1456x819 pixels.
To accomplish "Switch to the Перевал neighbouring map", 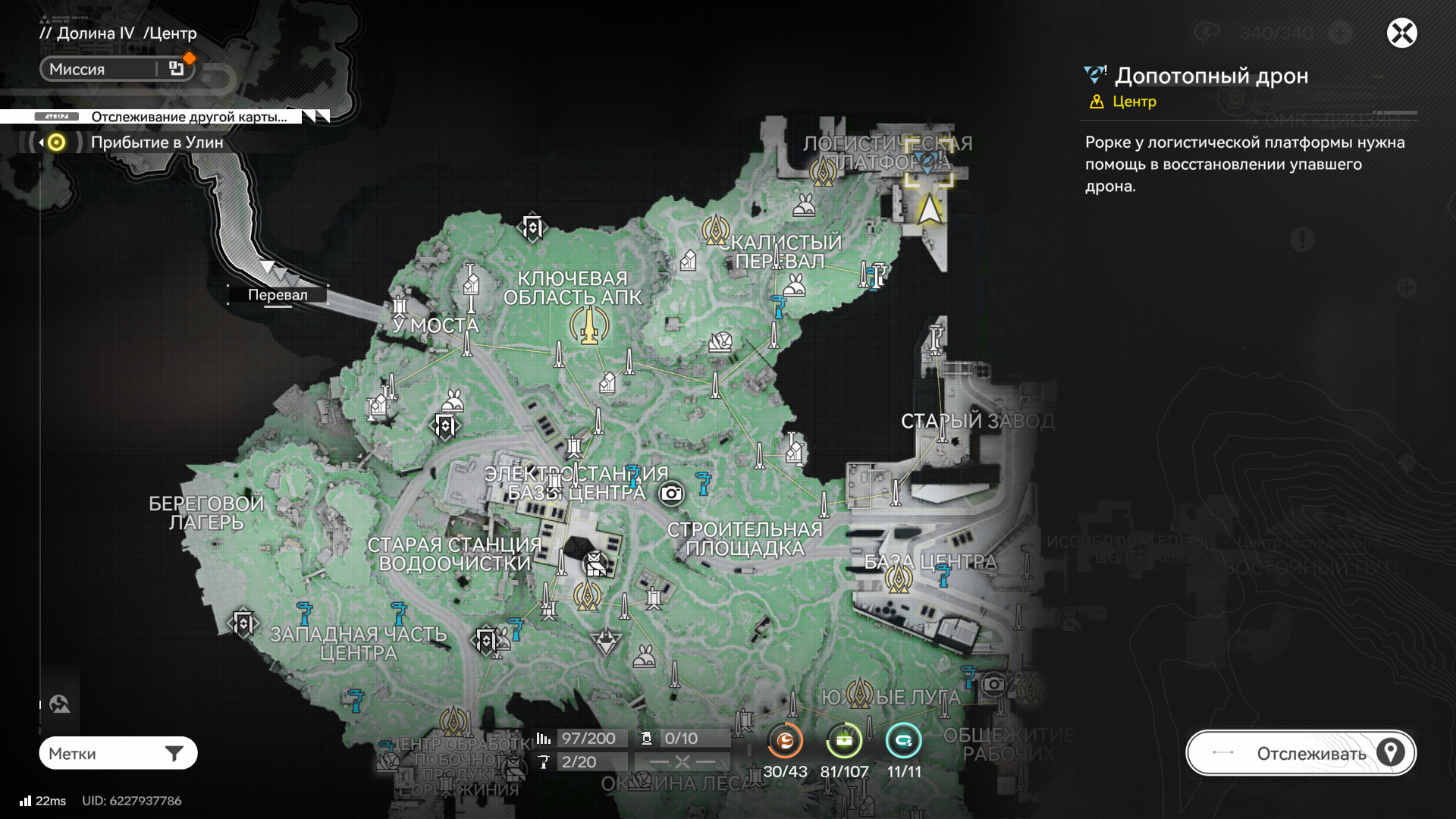I will [278, 294].
